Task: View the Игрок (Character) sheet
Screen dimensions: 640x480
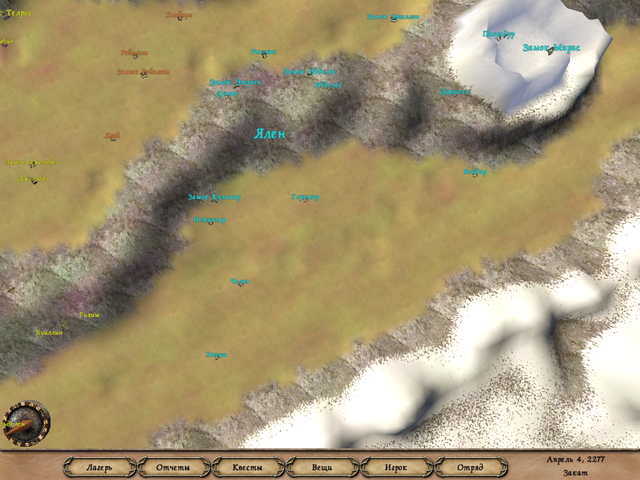Action: pyautogui.click(x=396, y=467)
